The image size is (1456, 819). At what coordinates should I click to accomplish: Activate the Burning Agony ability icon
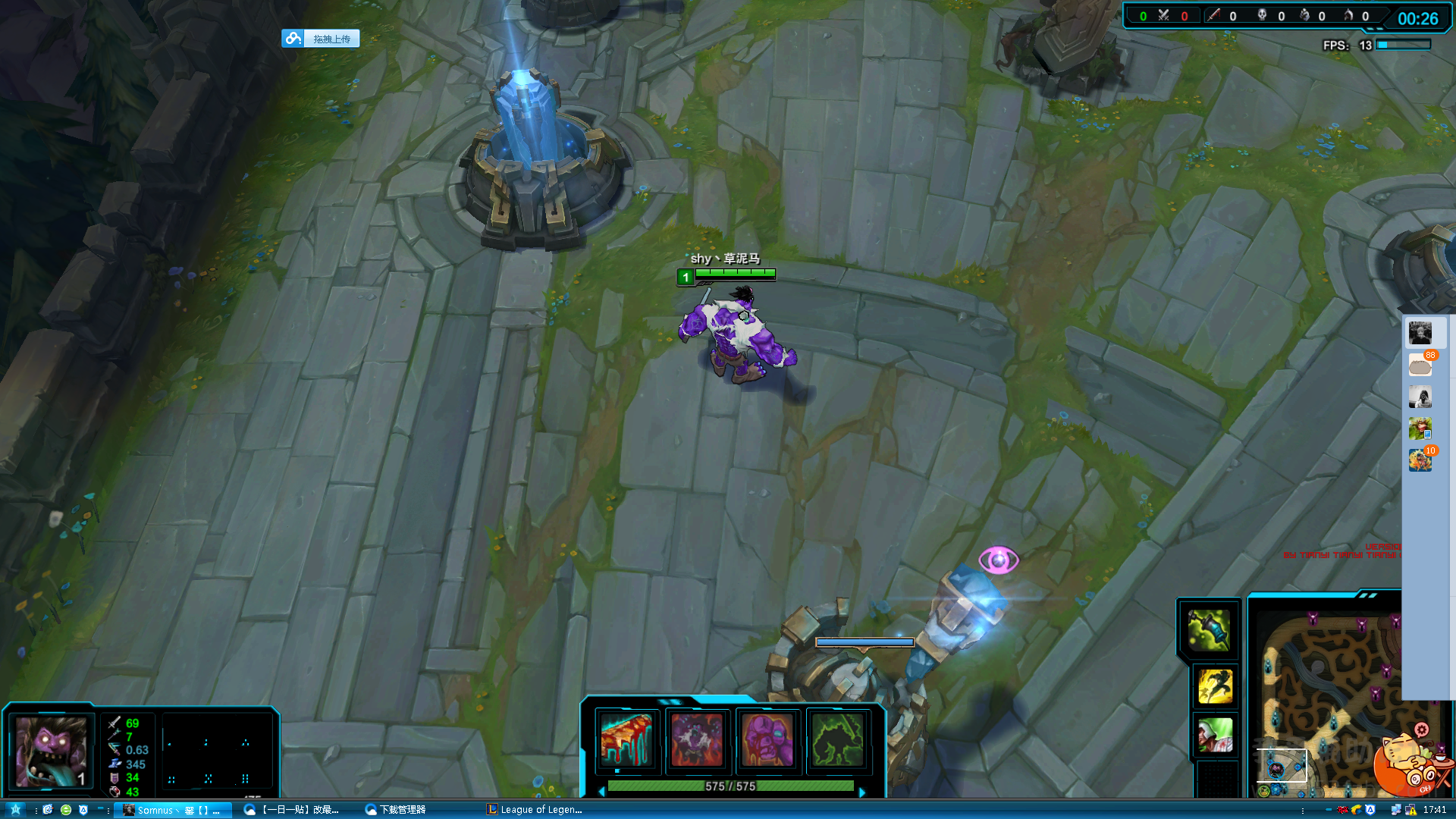click(x=696, y=739)
